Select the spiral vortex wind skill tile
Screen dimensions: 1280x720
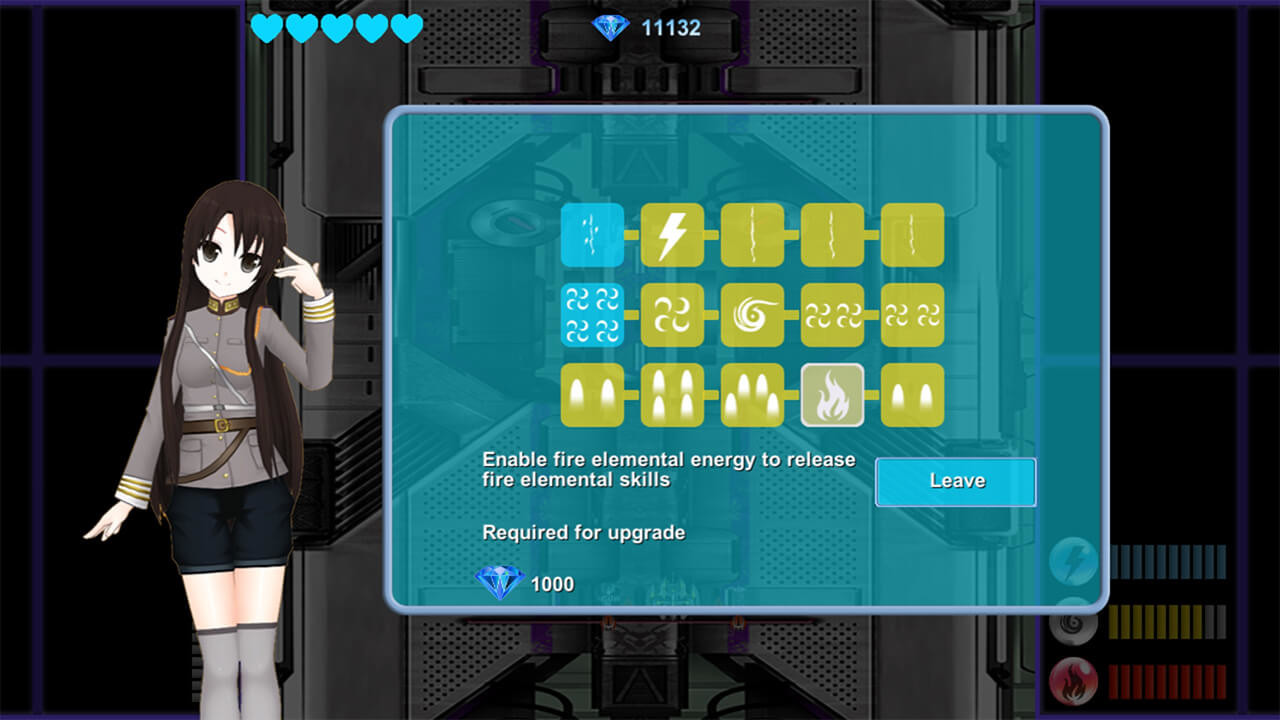coord(752,315)
